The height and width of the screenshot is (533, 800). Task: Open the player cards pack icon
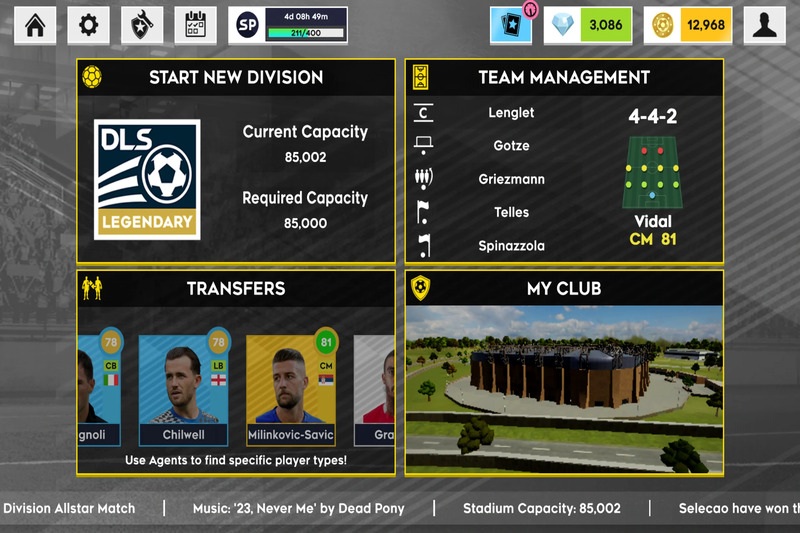click(x=511, y=25)
